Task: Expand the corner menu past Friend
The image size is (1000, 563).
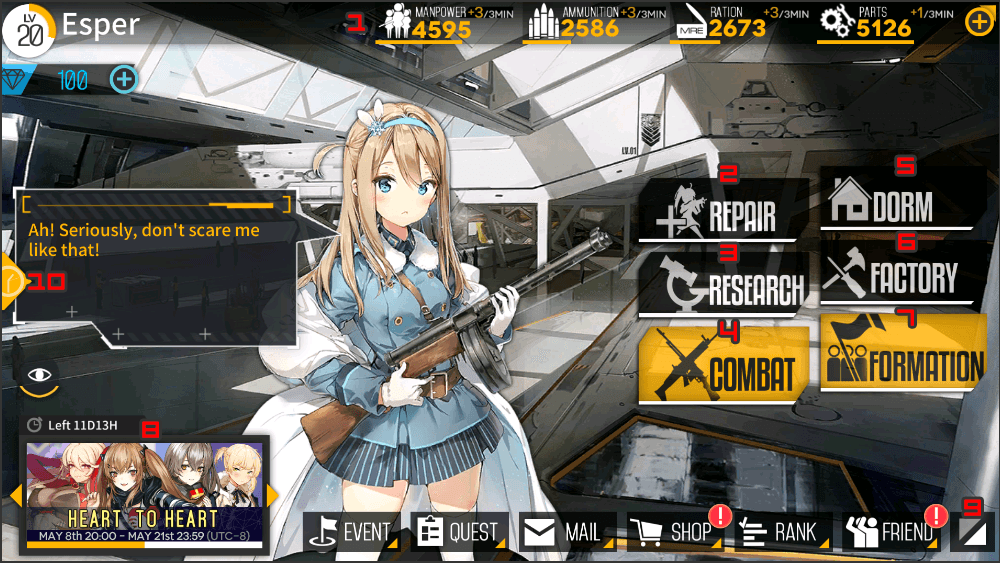Action: 972,533
